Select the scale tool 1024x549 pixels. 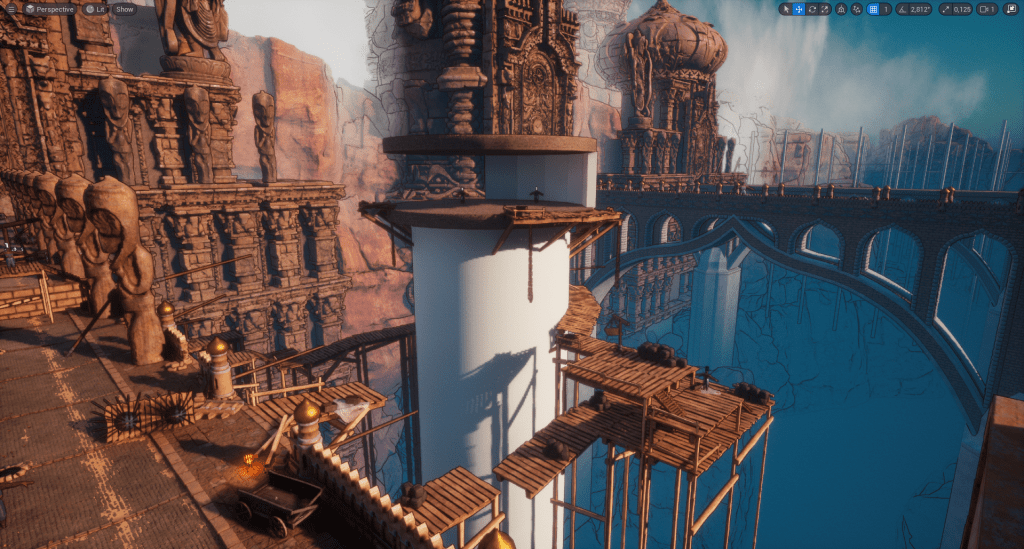coord(825,9)
